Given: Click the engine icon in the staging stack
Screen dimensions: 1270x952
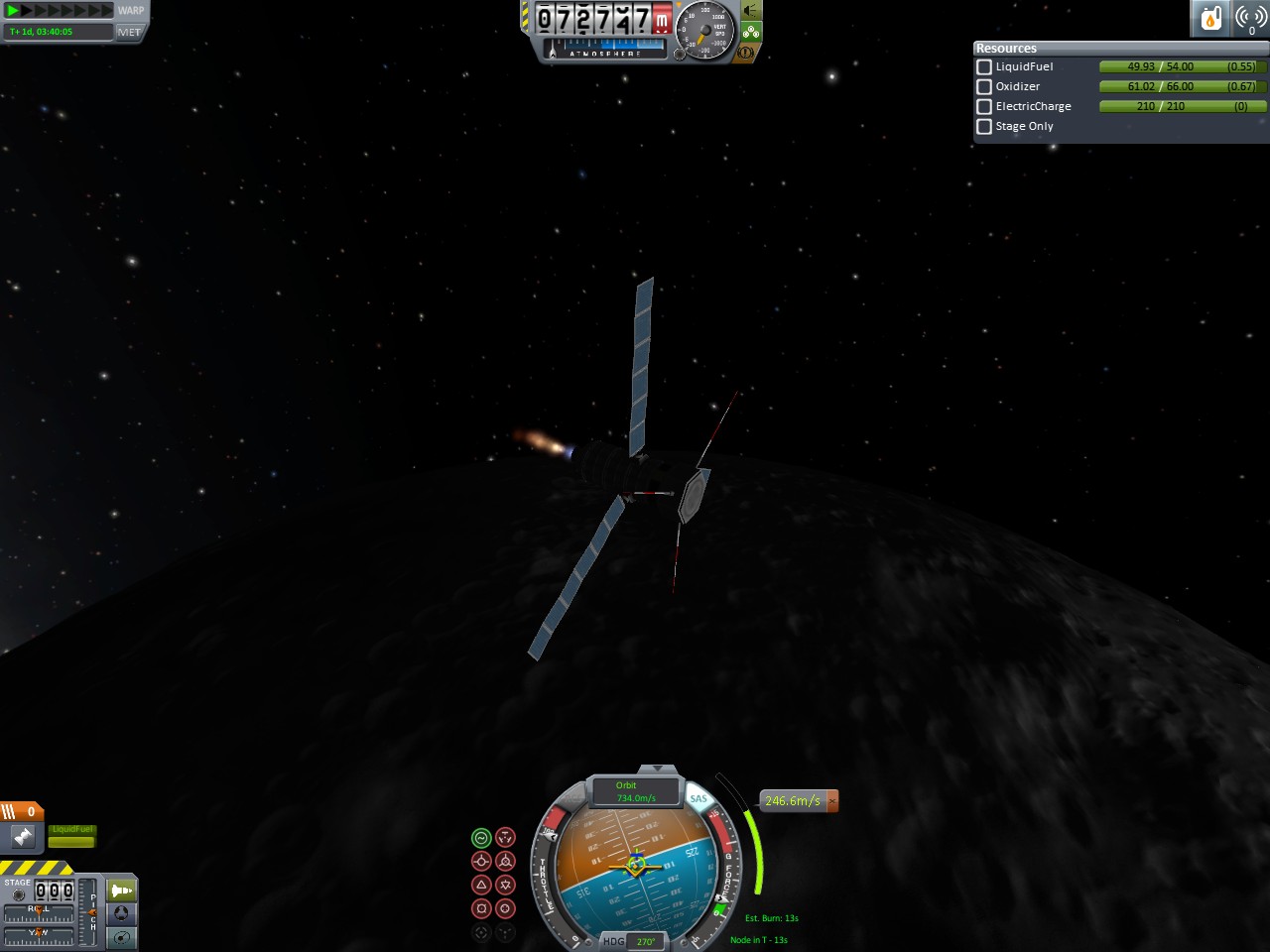Looking at the screenshot, I should [x=23, y=838].
